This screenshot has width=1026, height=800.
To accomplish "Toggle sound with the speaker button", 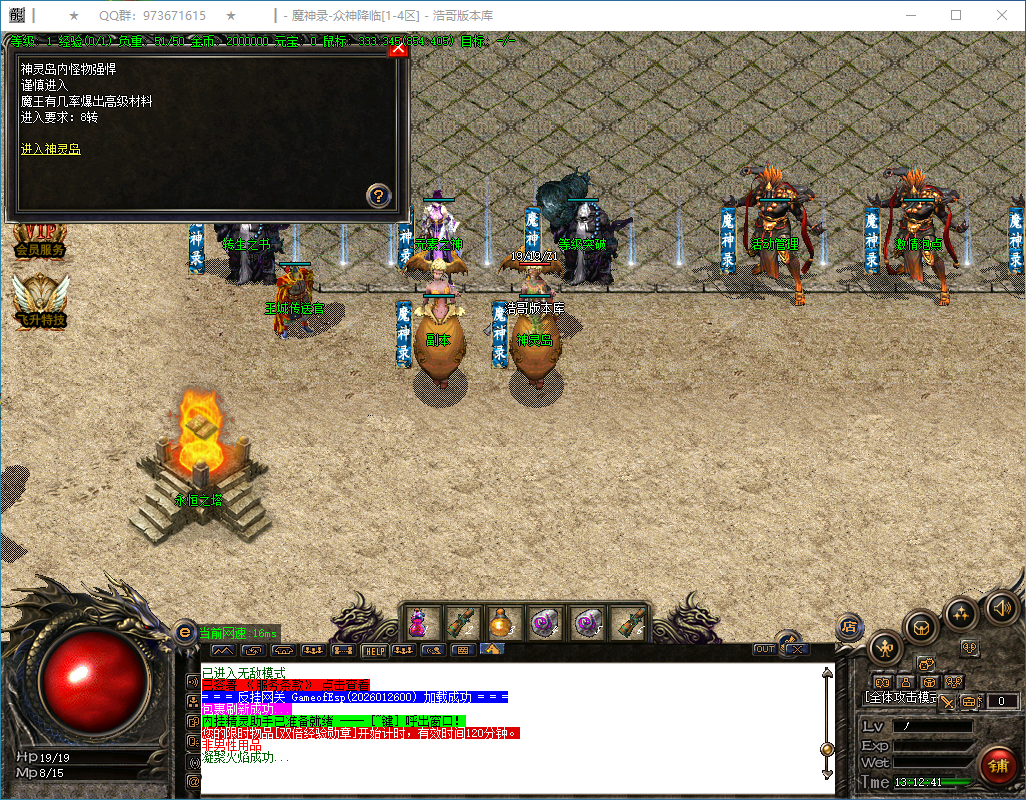I will point(1000,606).
